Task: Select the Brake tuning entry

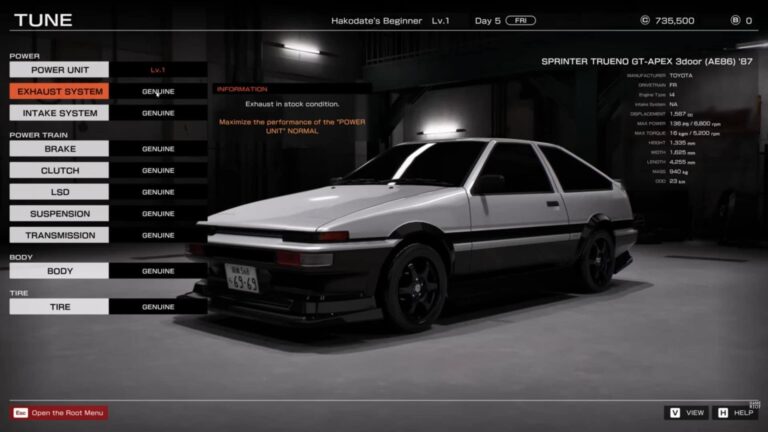Action: [x=59, y=149]
